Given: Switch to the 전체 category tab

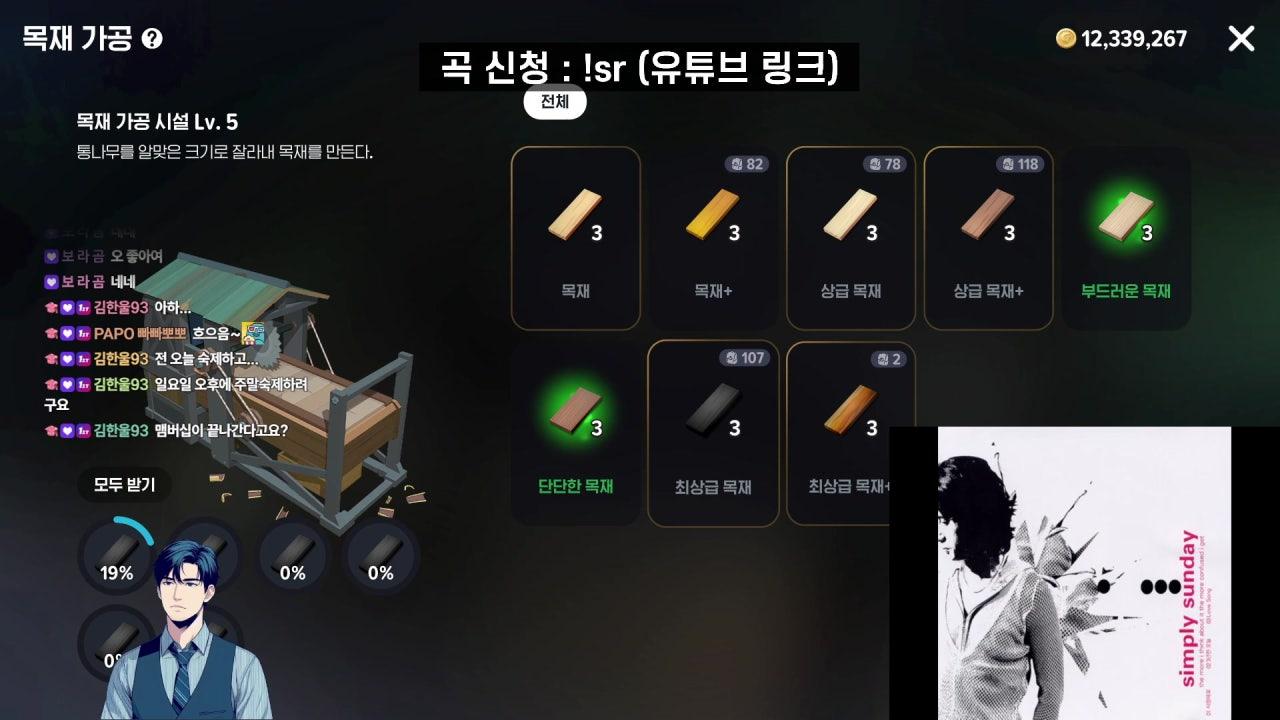Looking at the screenshot, I should point(553,103).
